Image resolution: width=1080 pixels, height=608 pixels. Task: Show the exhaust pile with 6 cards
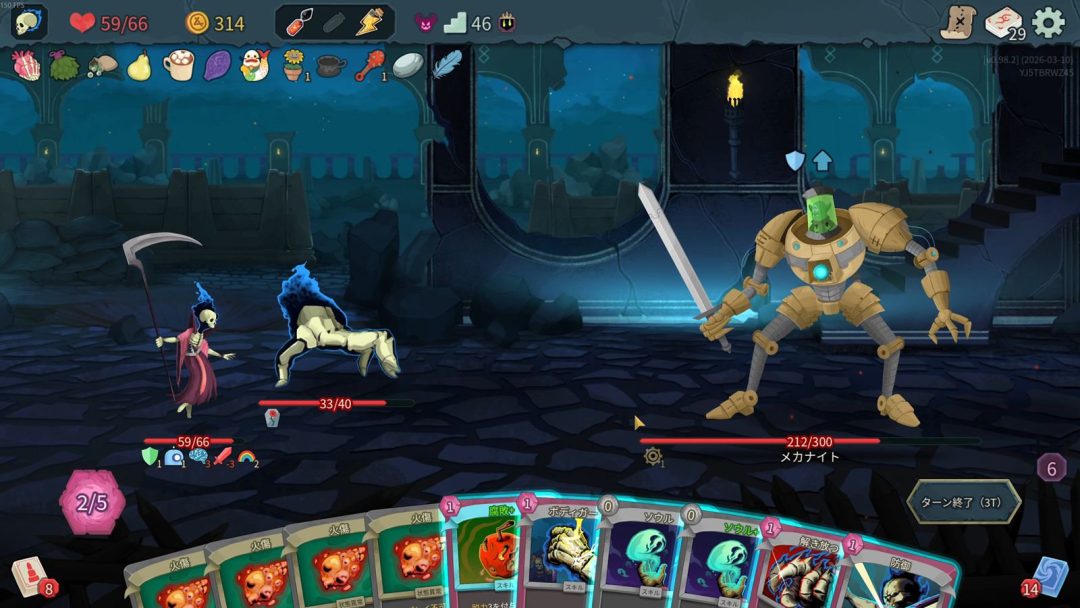1050,467
